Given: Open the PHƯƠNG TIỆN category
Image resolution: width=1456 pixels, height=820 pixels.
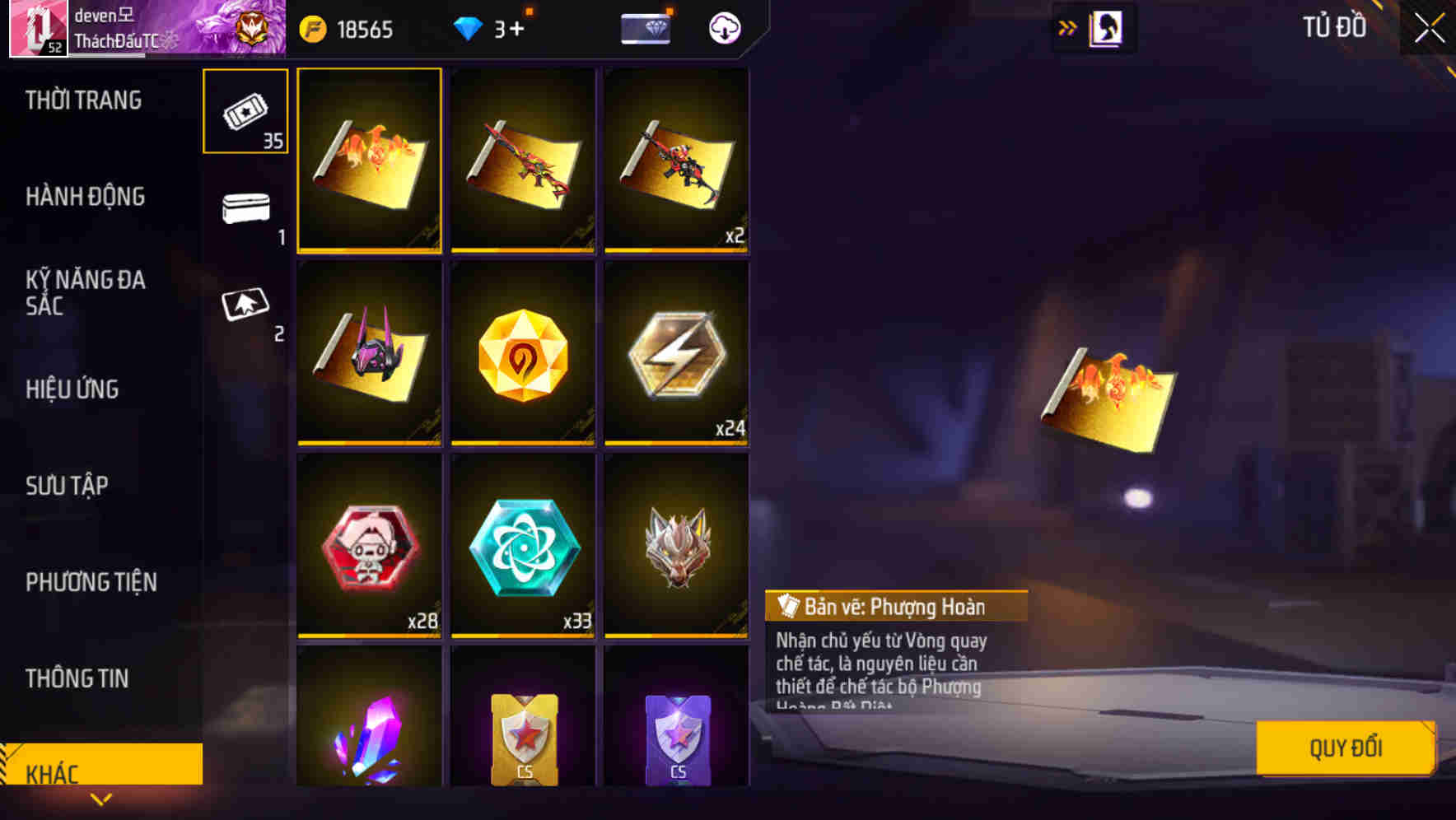Looking at the screenshot, I should (x=91, y=582).
